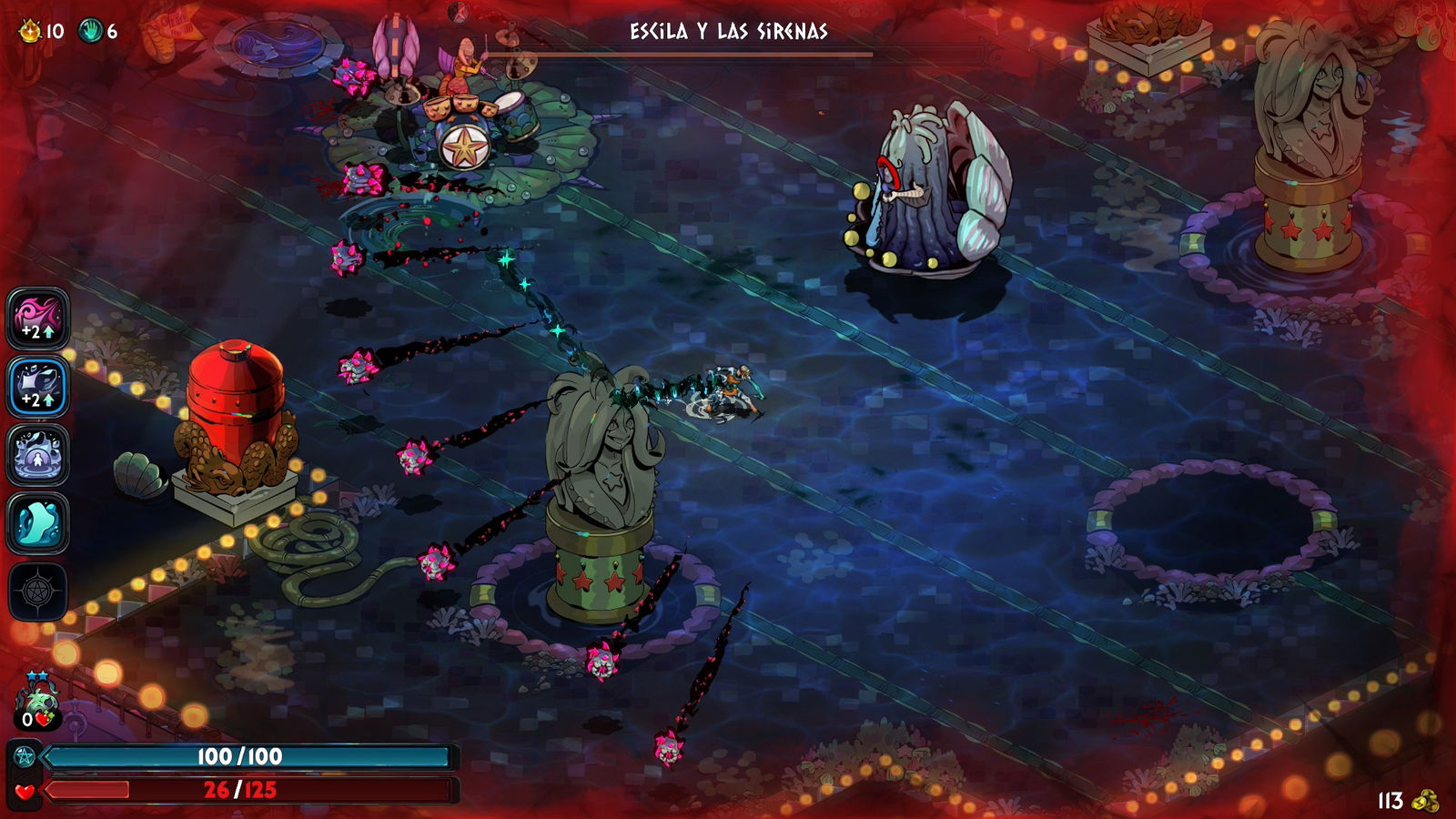Select the magick pentagram icon beside blue bar

25,756
